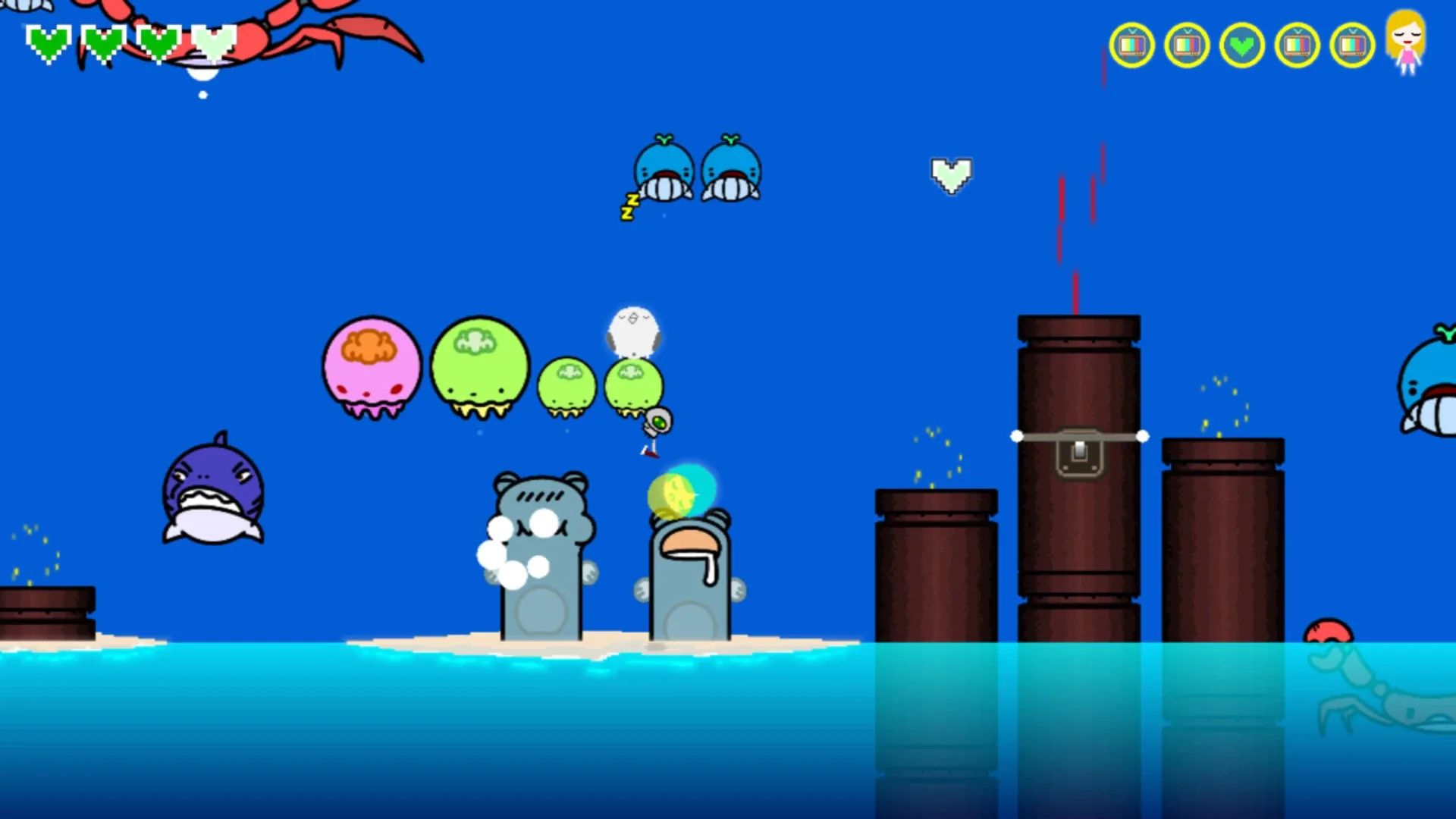Screen dimensions: 1456x819
Task: Select the green heart slot among TV icons
Action: 1241,46
